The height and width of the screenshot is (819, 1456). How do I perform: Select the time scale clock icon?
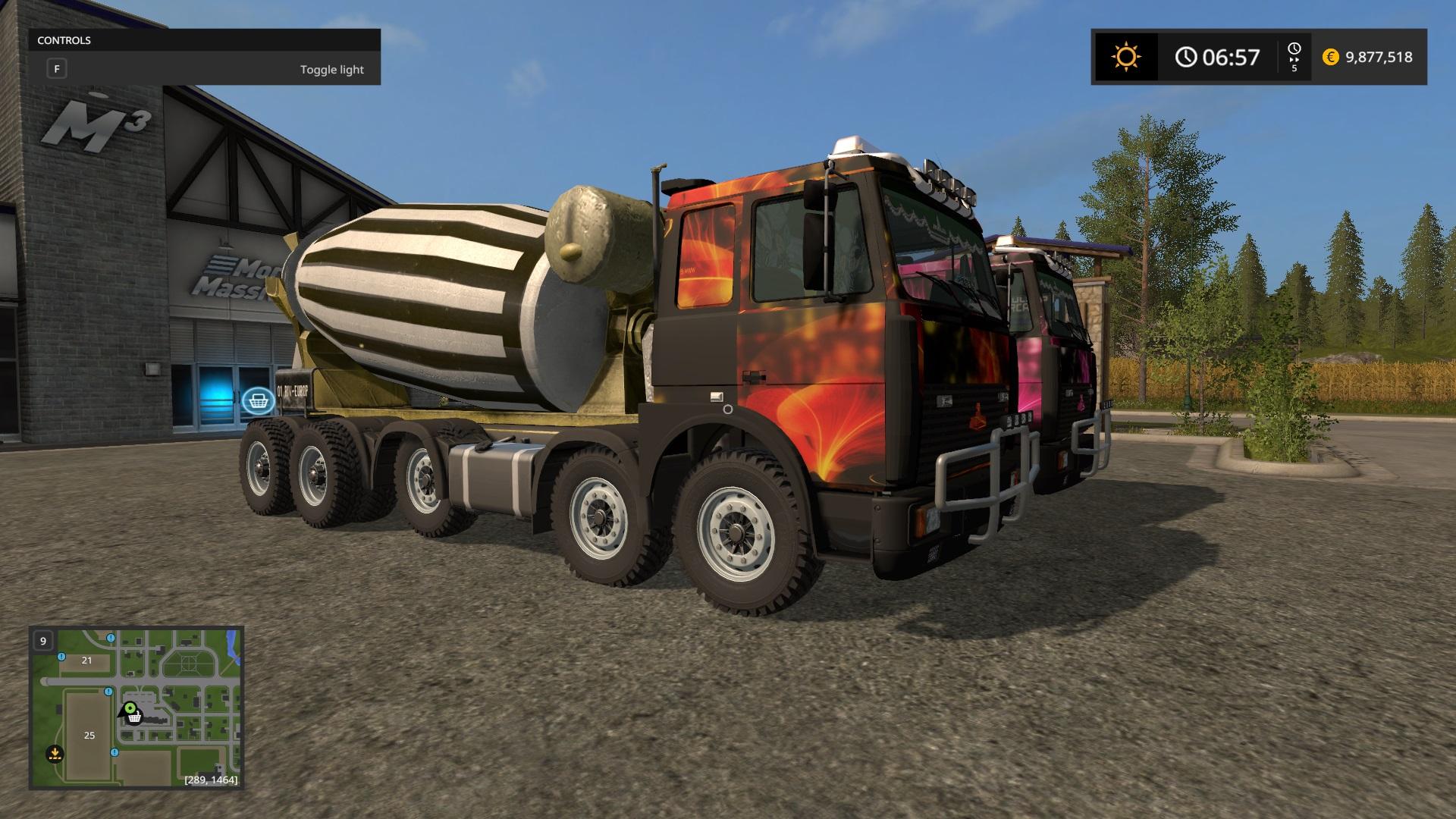coord(1294,50)
